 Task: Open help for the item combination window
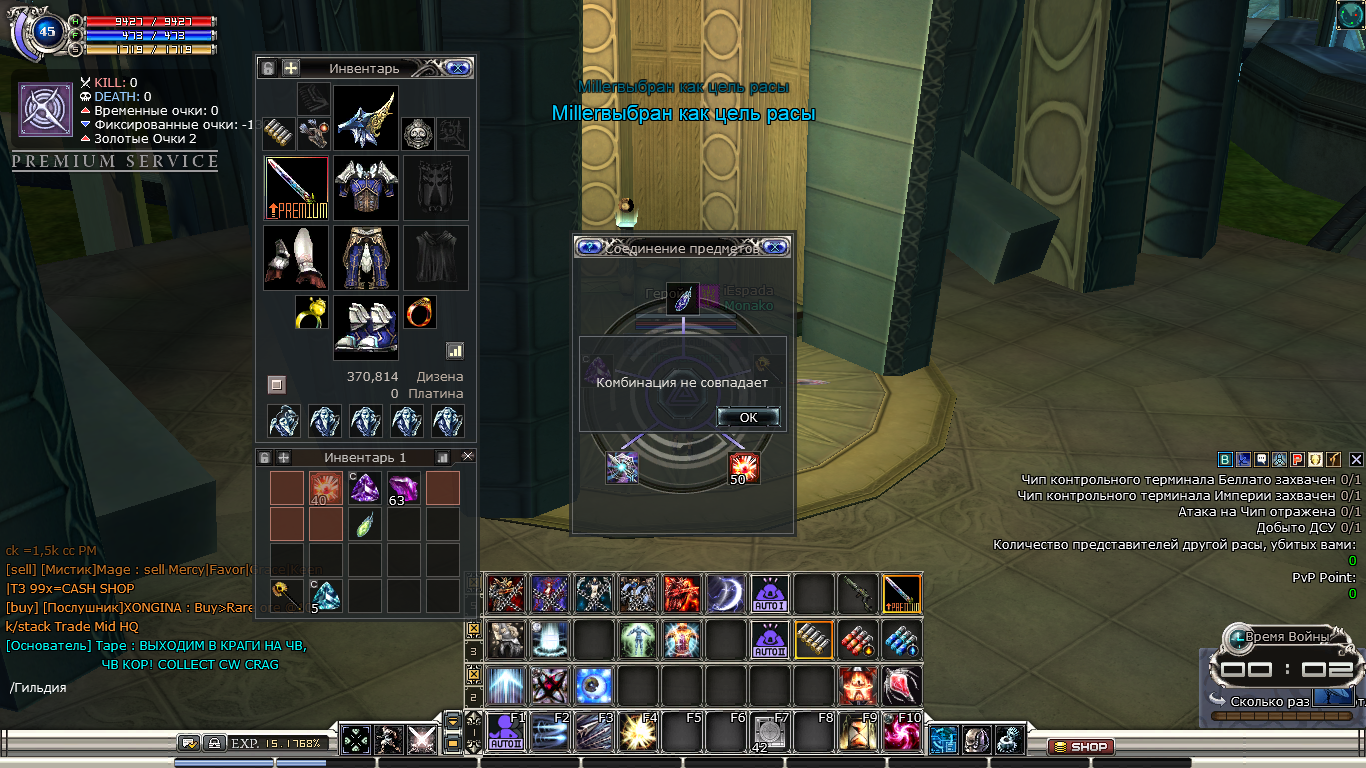click(590, 247)
